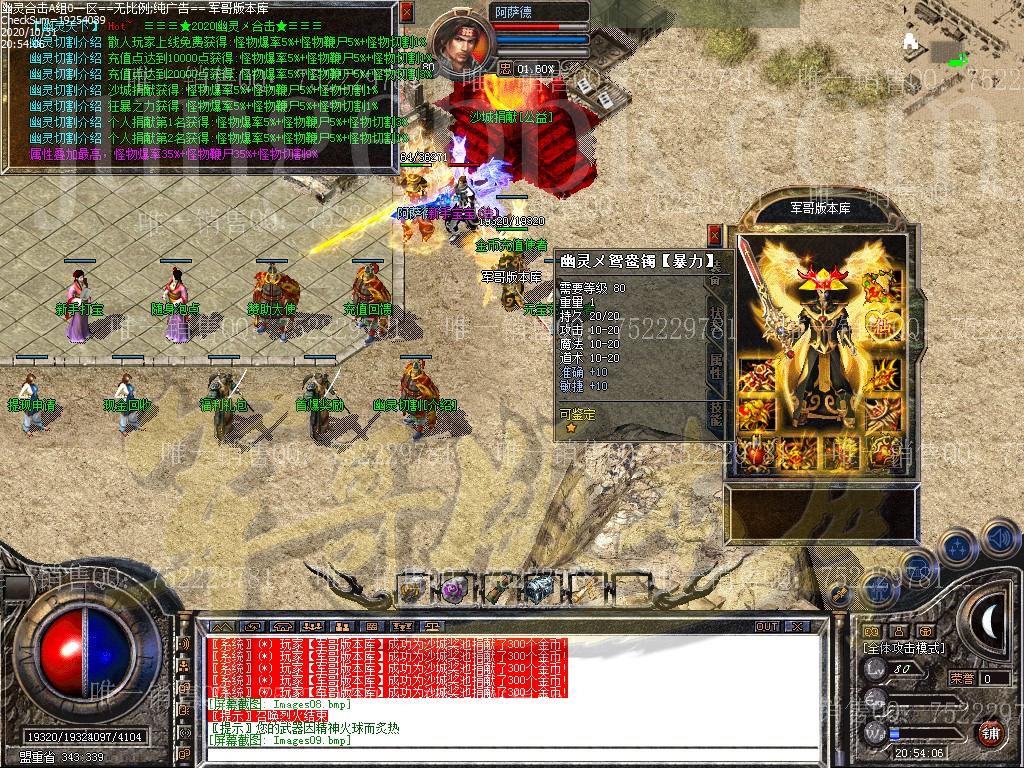Image resolution: width=1024 pixels, height=768 pixels.
Task: Close the announcement panel at top left
Action: tap(406, 12)
